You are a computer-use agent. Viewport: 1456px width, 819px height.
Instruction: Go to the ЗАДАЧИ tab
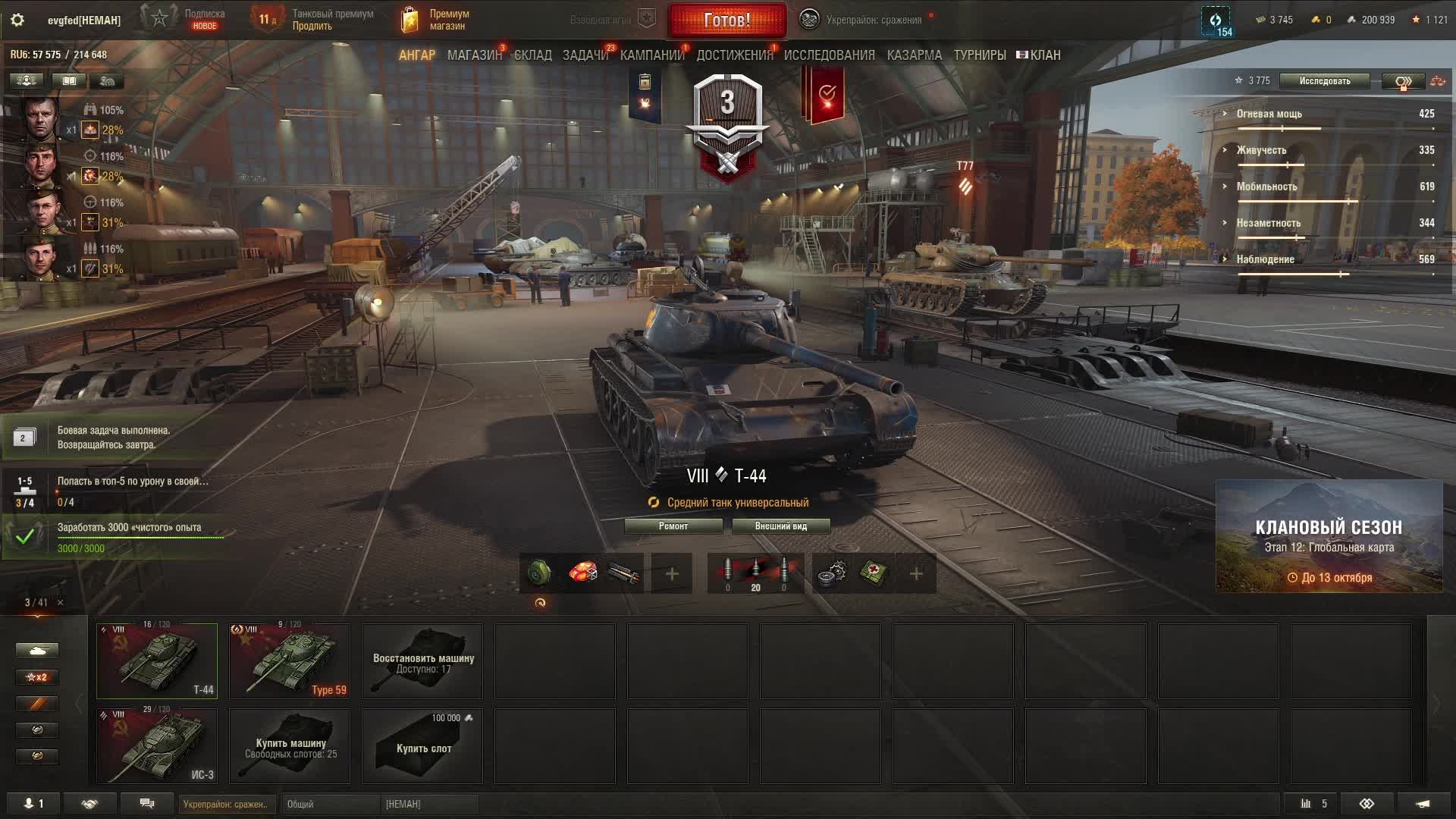585,55
